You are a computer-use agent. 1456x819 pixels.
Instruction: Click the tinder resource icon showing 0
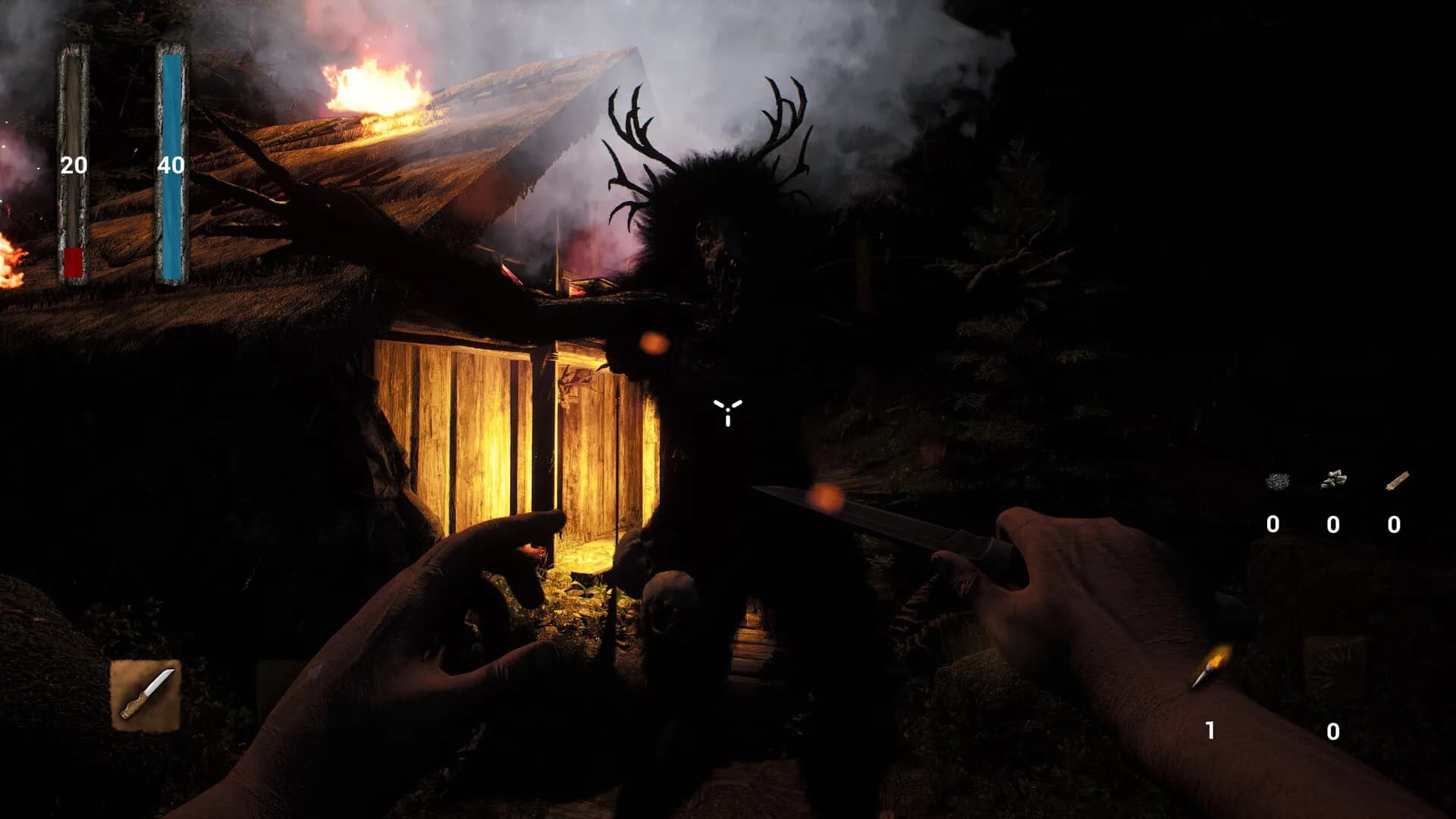coord(1276,480)
